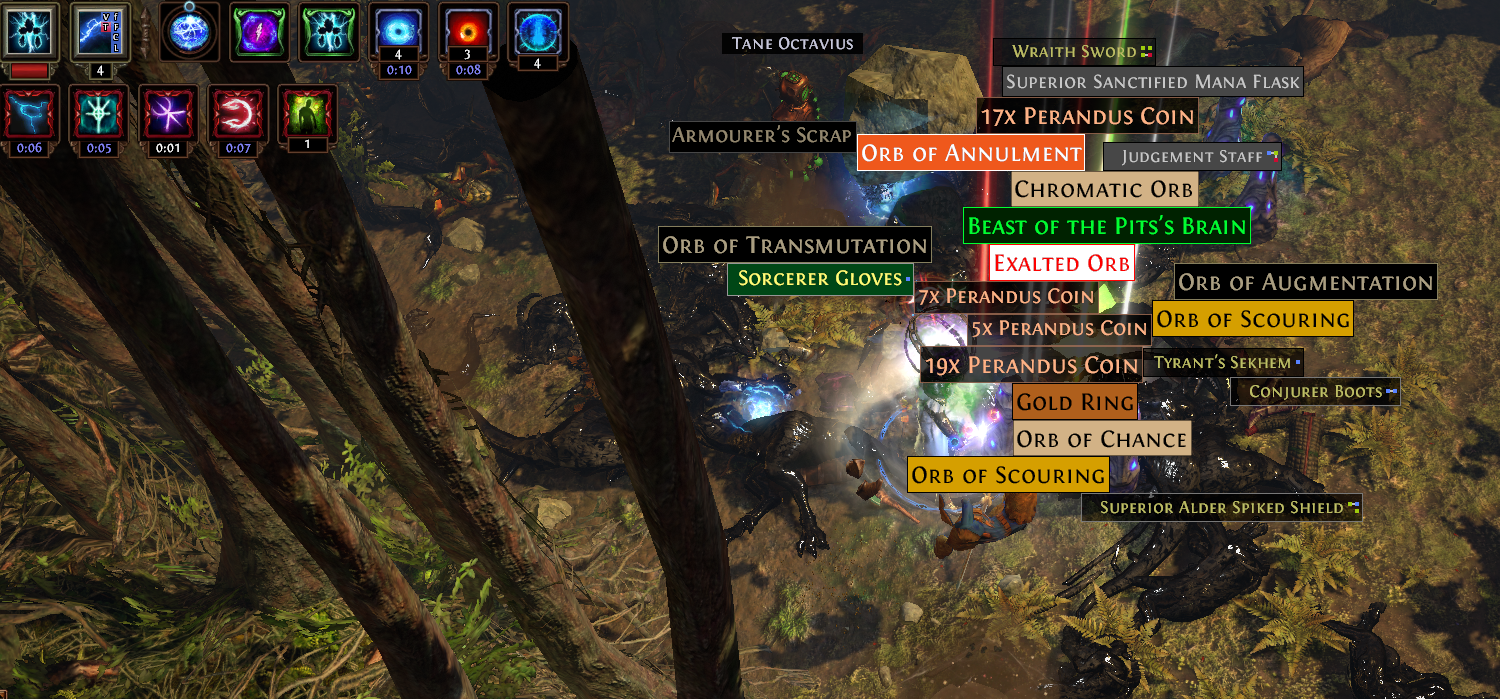Pick up the Orb of Transmutation
Screen dimensions: 1500x699
pos(794,245)
